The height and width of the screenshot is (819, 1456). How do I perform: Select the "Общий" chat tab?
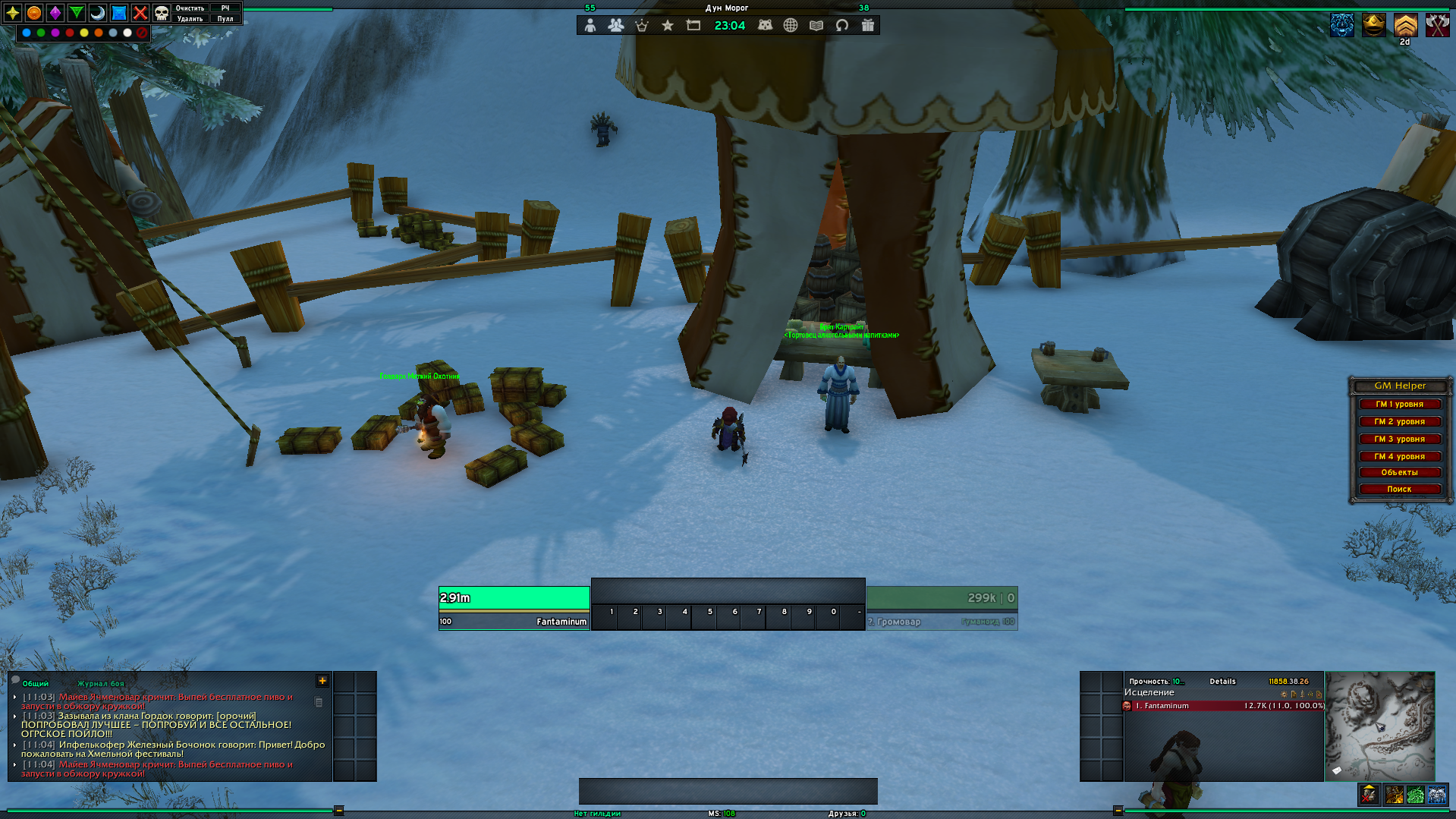click(35, 684)
